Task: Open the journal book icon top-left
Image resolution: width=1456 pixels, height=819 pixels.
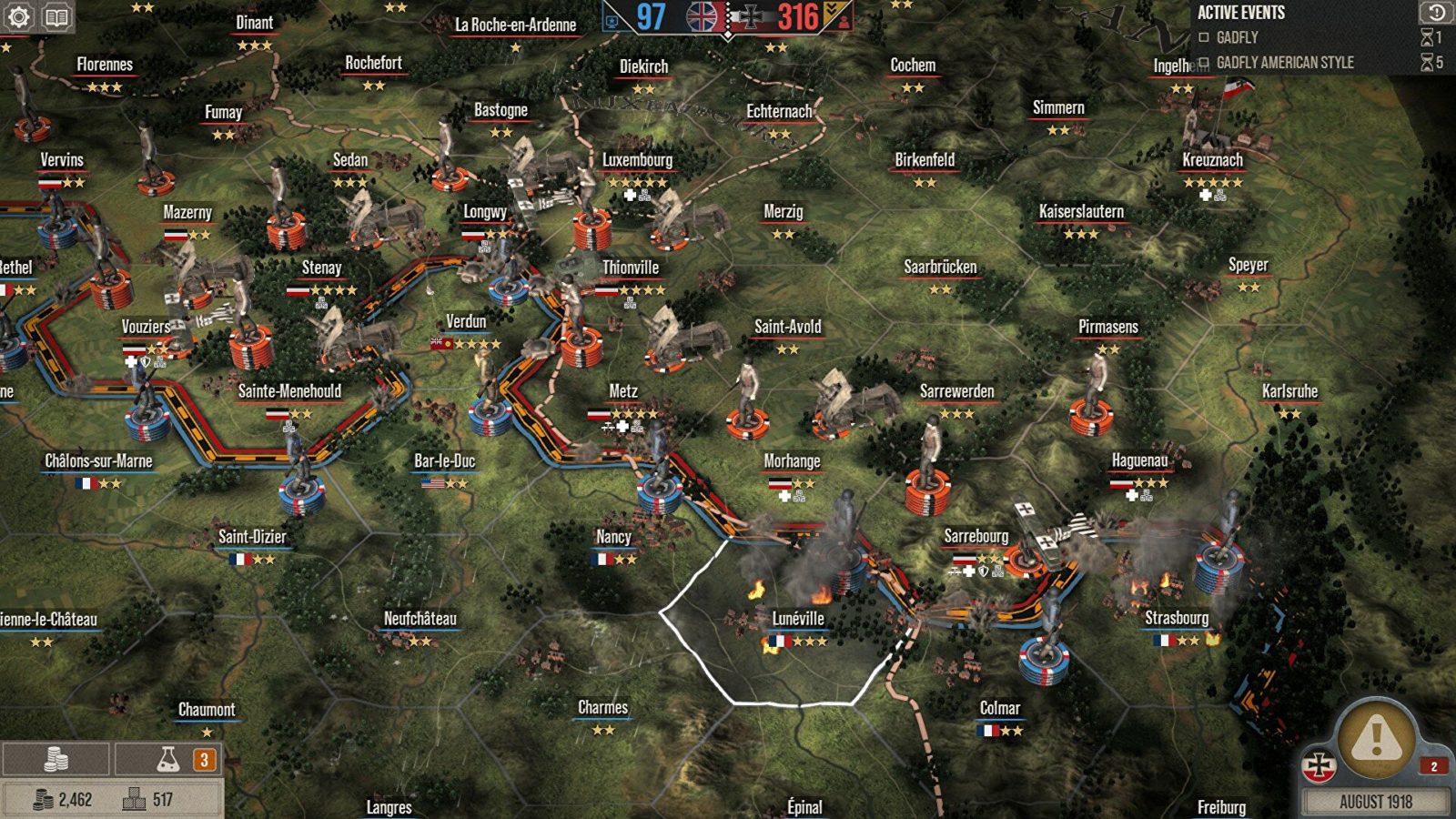Action: tap(55, 15)
